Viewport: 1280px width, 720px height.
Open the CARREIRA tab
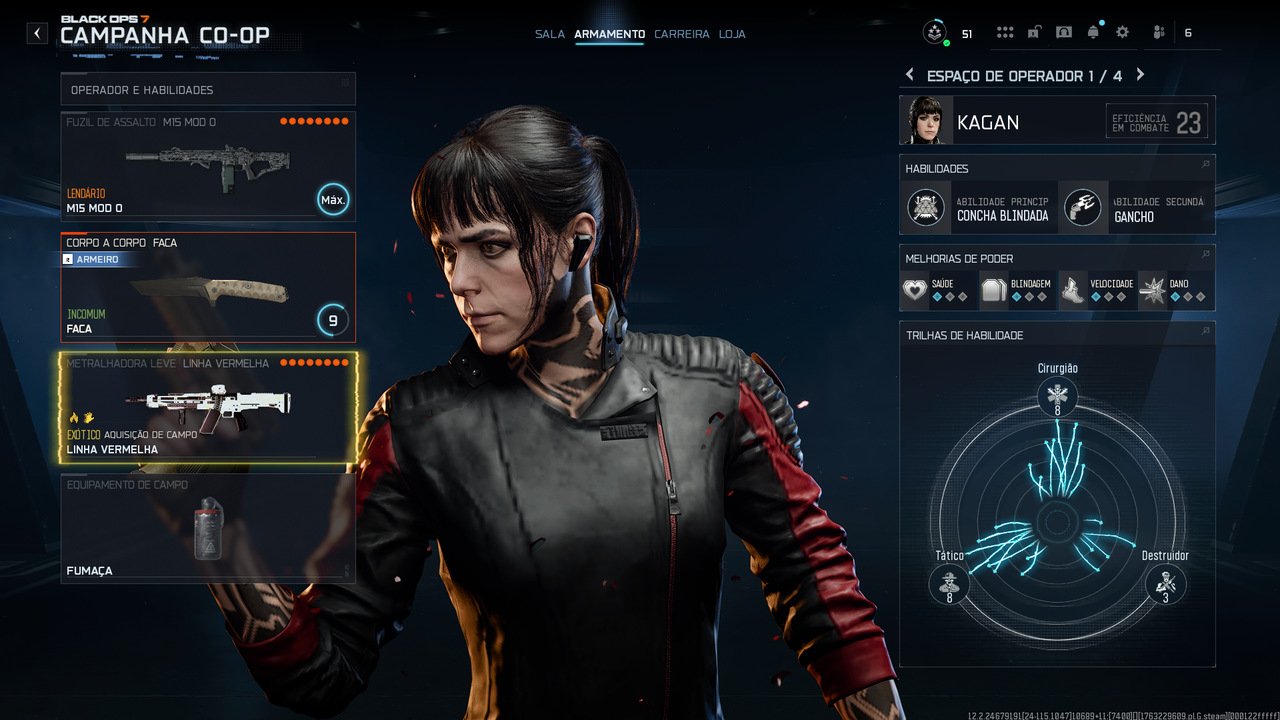click(x=682, y=34)
